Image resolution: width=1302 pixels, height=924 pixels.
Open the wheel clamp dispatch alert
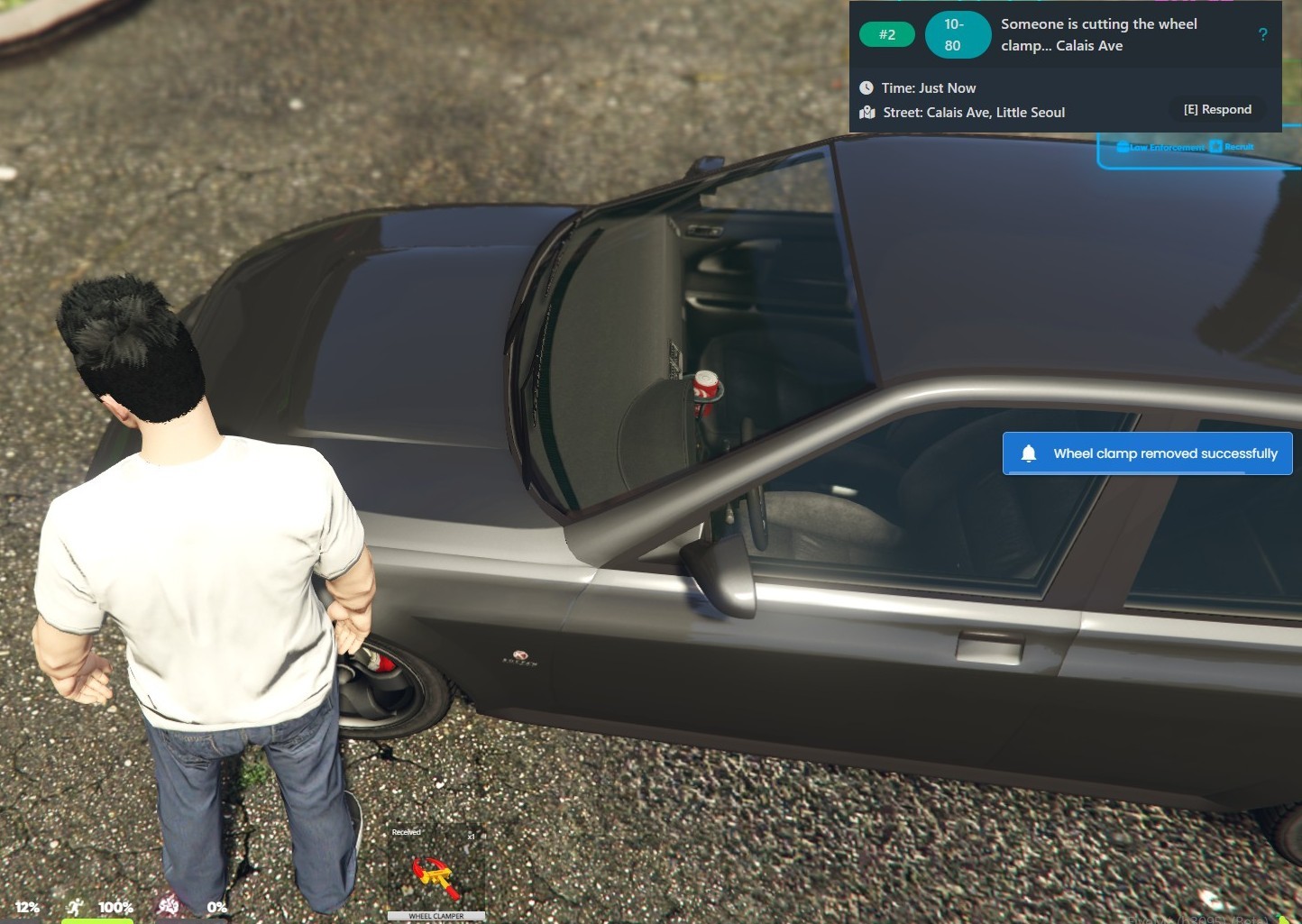coord(1098,35)
